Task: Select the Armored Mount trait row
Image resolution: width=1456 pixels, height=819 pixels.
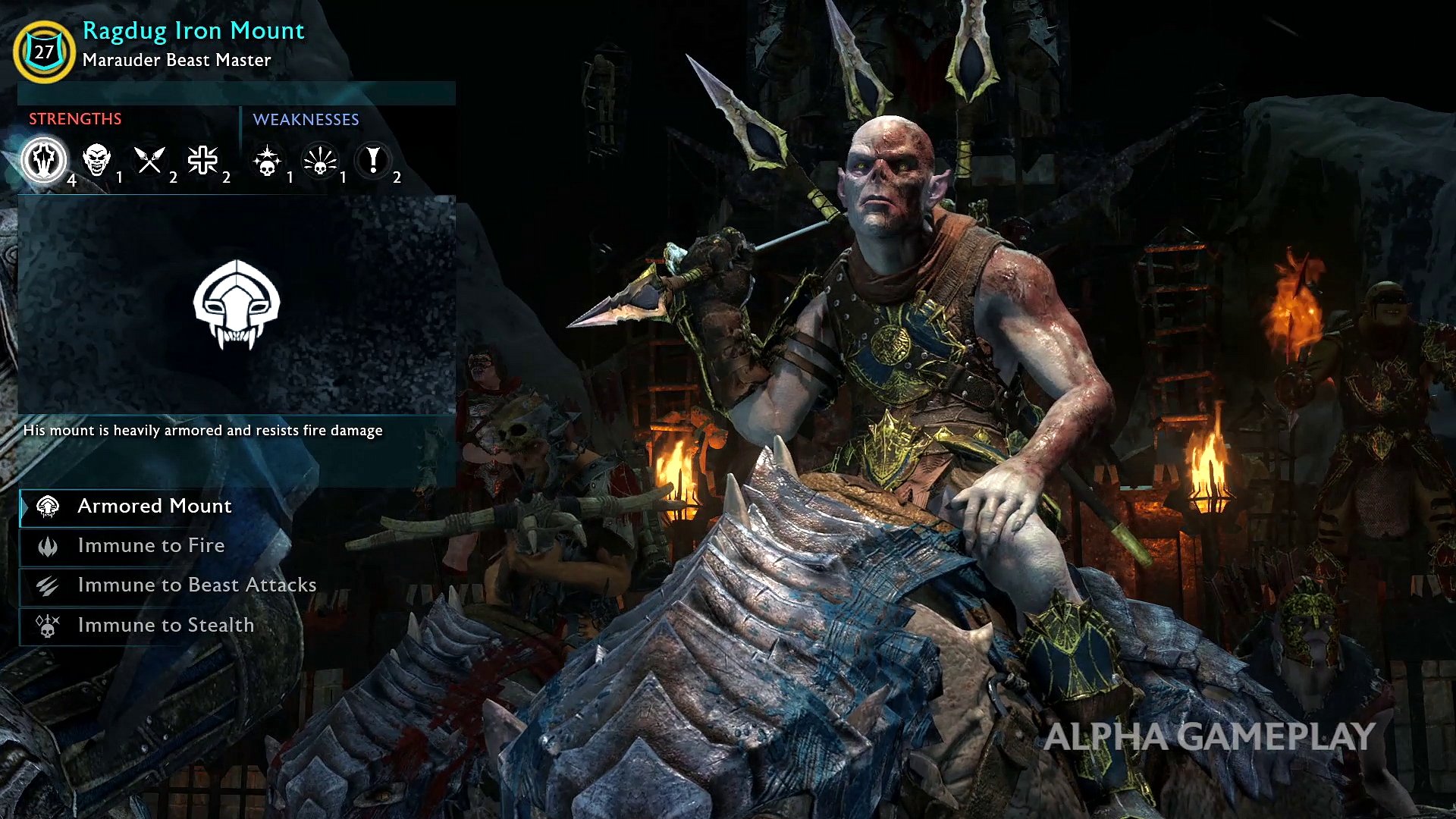Action: pyautogui.click(x=155, y=507)
